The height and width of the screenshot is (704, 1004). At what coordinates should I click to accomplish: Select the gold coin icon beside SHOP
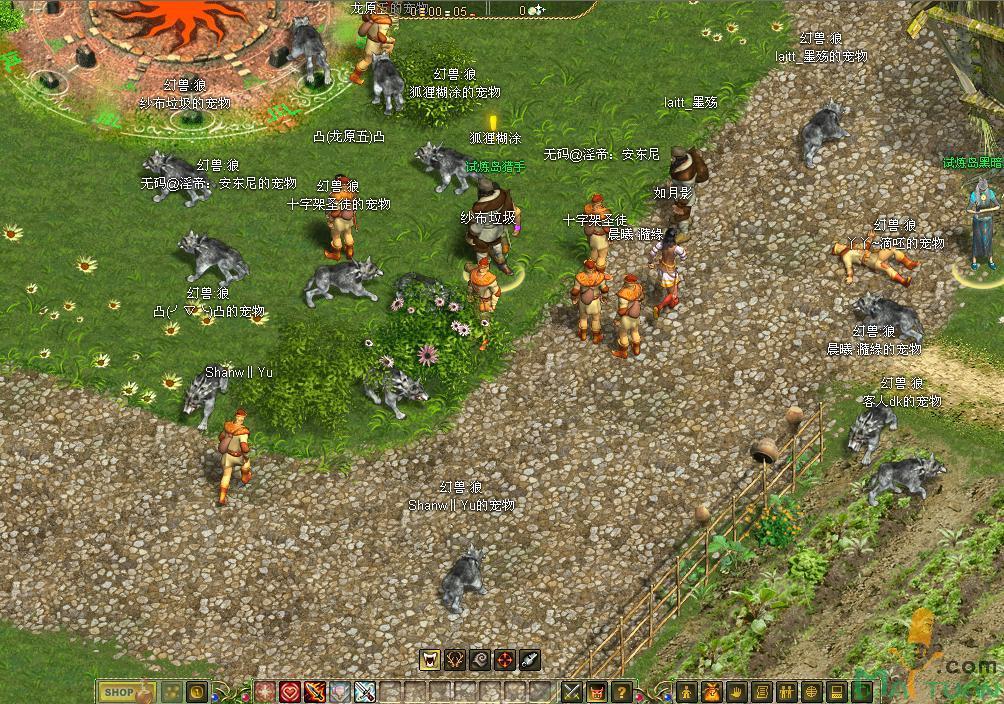click(x=197, y=691)
